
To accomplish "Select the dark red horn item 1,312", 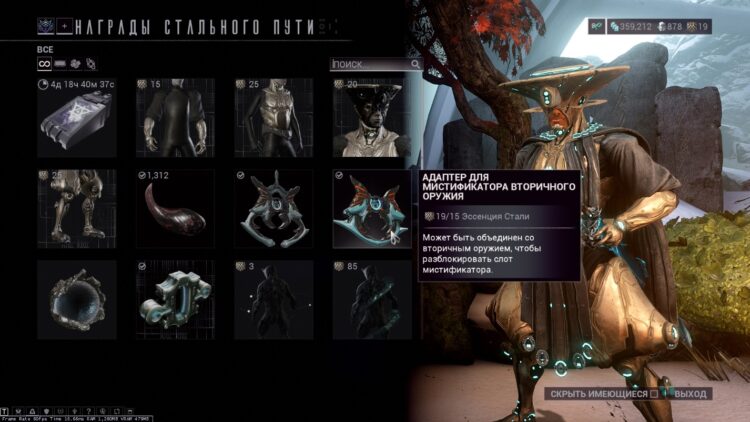I will pyautogui.click(x=175, y=208).
